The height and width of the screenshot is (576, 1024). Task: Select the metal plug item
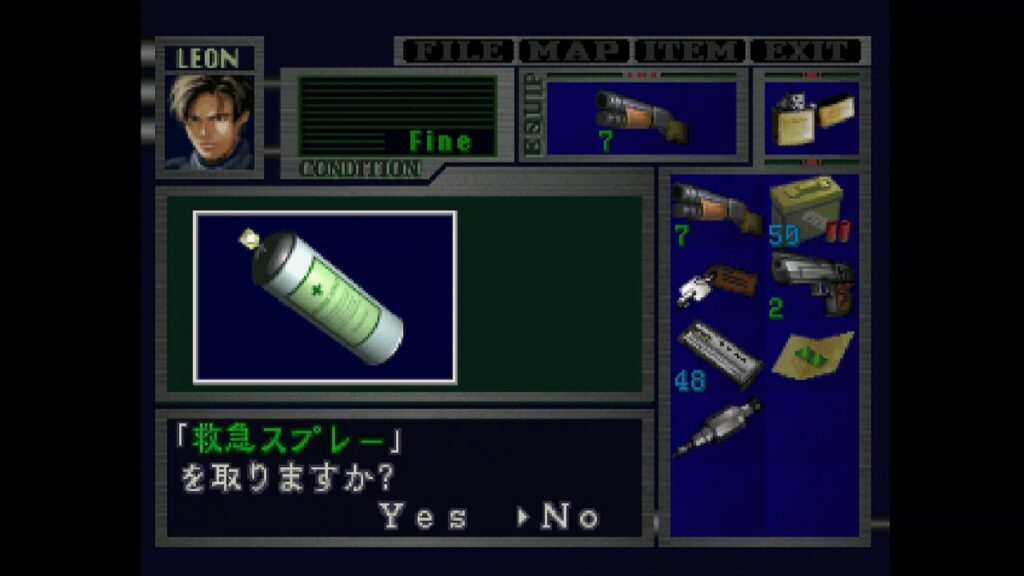pyautogui.click(x=716, y=426)
